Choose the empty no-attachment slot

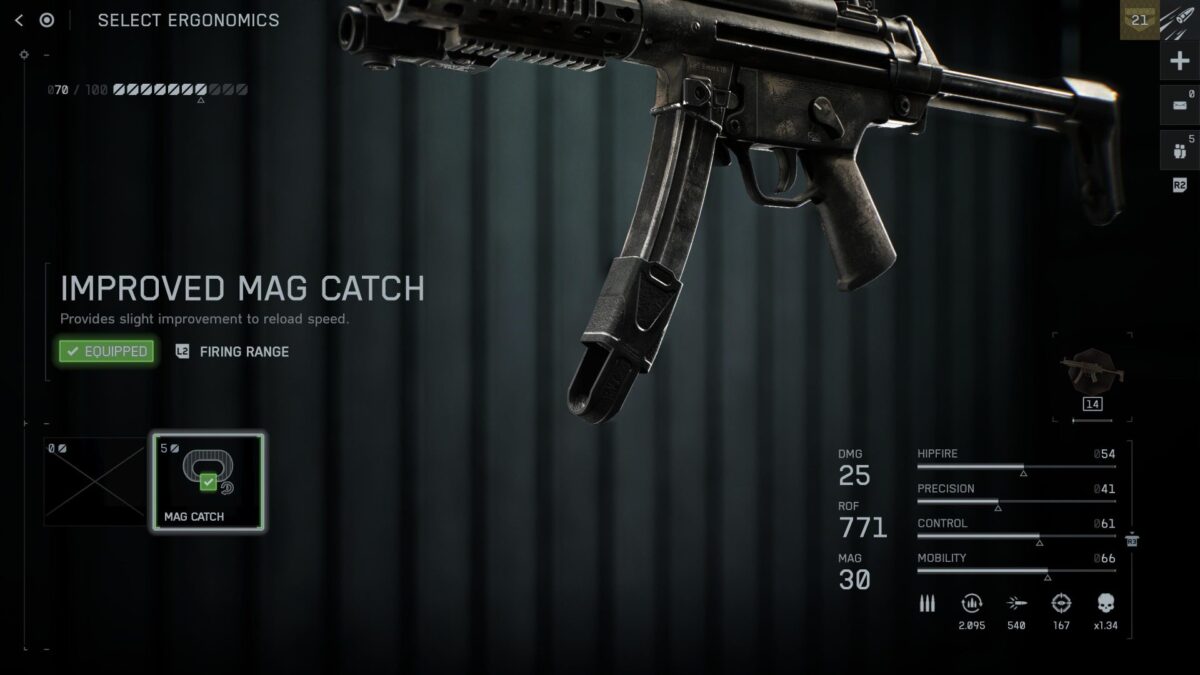[95, 482]
